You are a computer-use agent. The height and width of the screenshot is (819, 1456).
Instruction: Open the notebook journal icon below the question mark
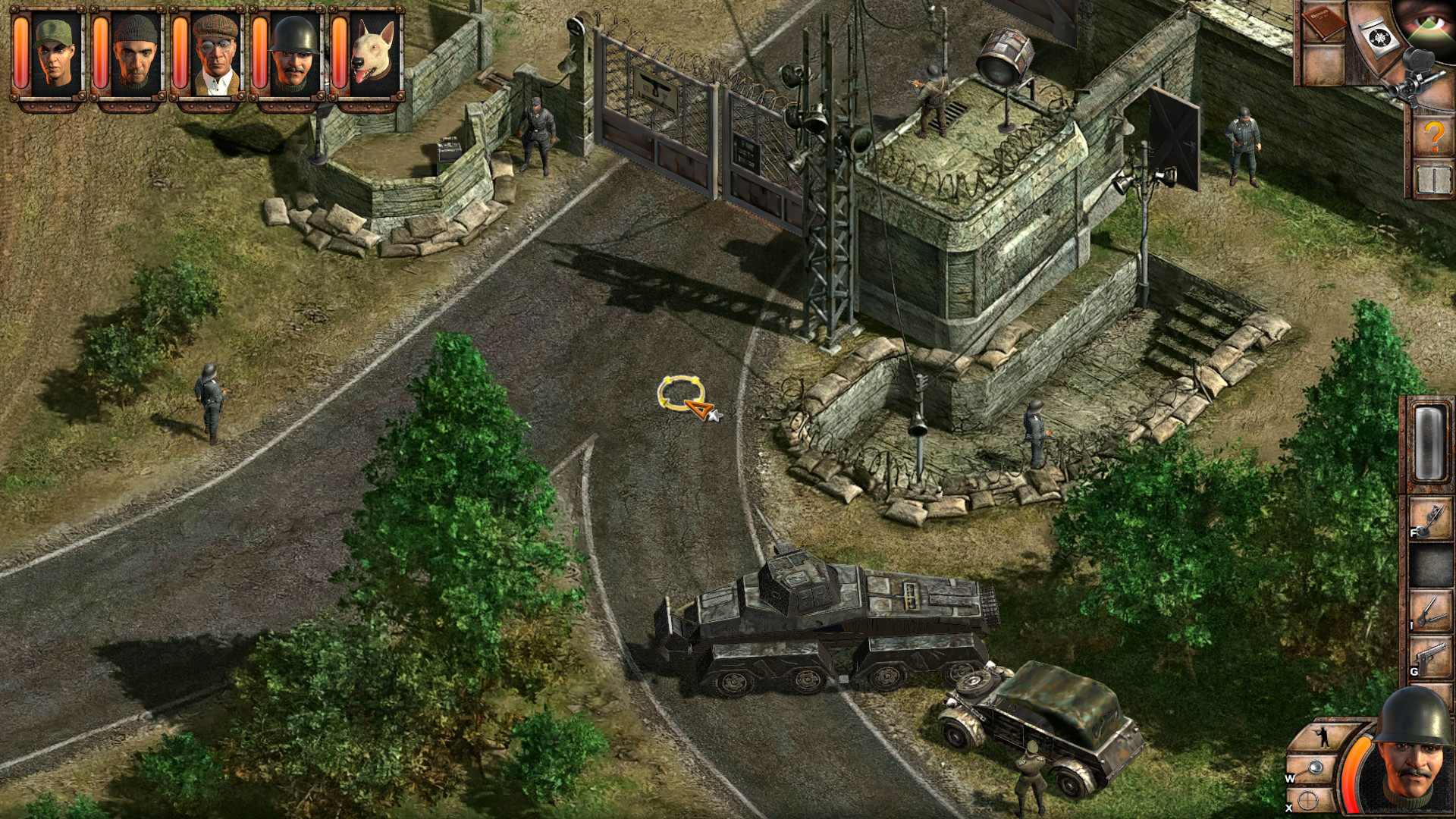click(1436, 179)
